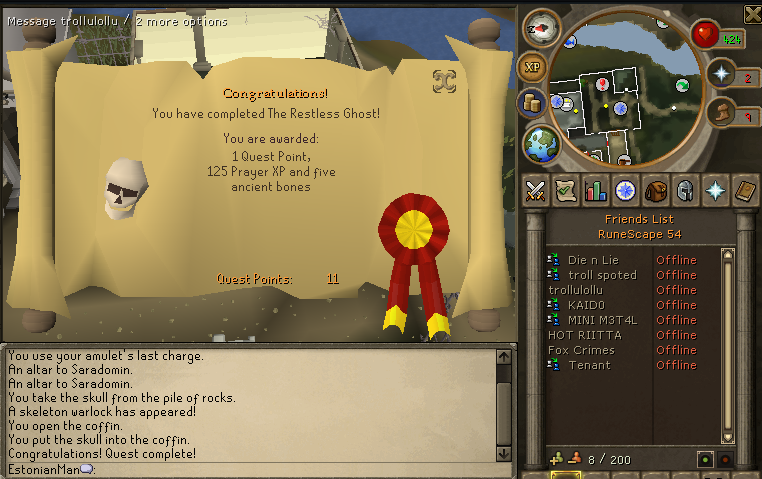Toggle the XP counter button
The image size is (762, 479).
pyautogui.click(x=532, y=67)
